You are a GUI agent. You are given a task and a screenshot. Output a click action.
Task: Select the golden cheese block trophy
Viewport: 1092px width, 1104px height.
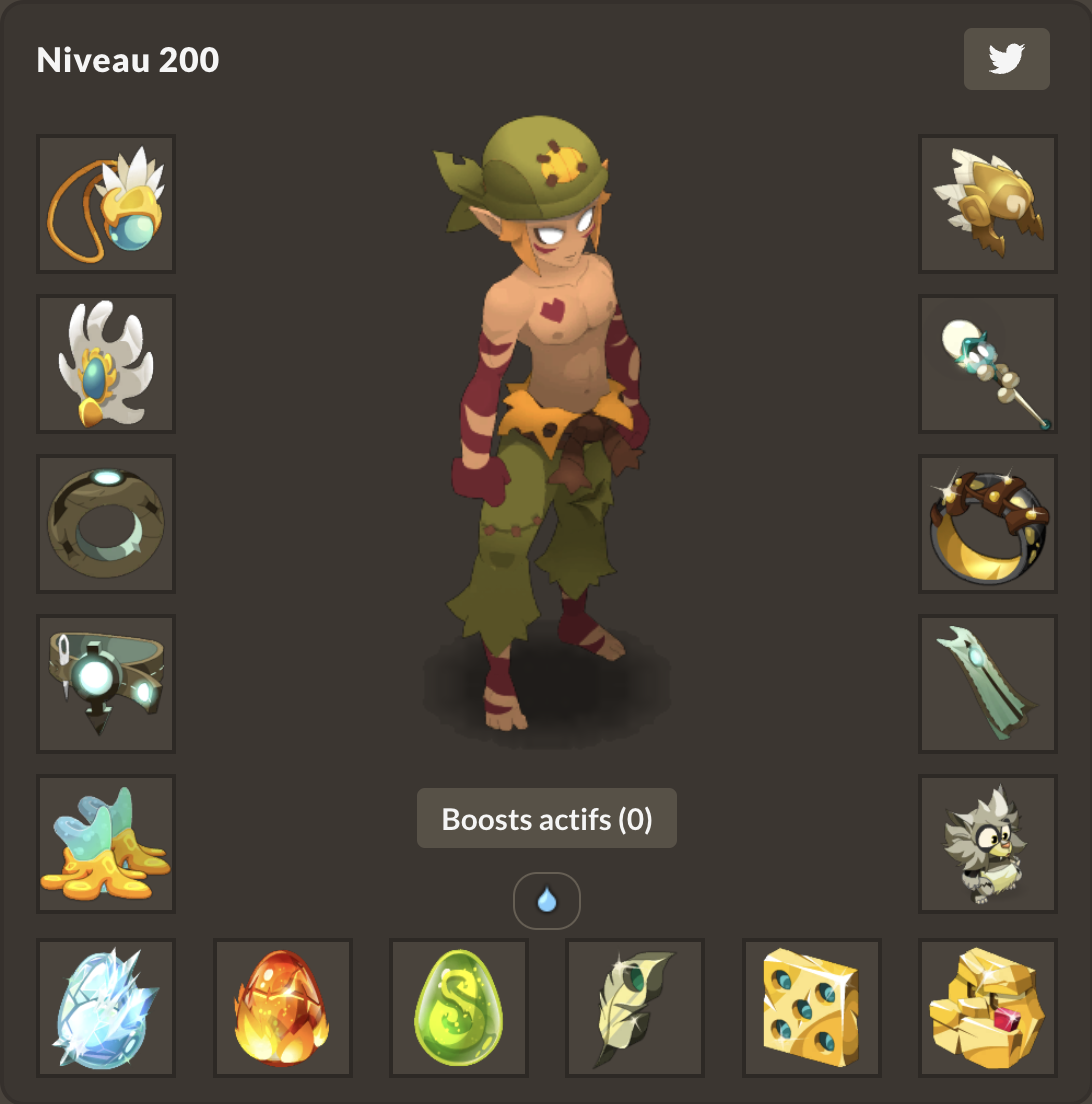812,1008
